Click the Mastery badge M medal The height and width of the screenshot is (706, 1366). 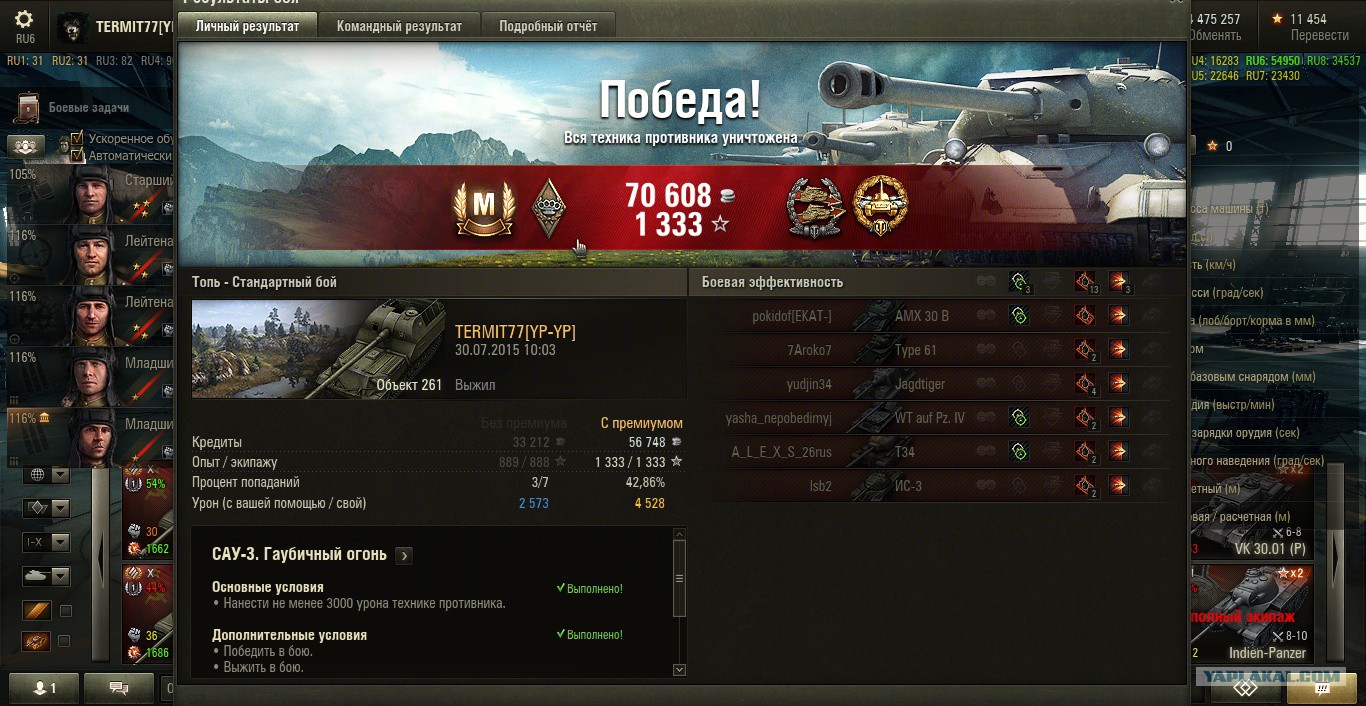[484, 207]
